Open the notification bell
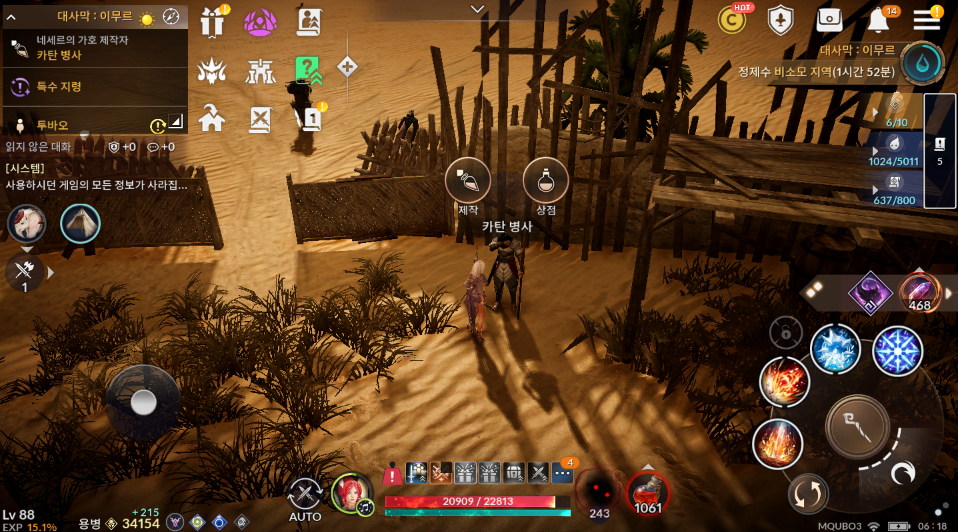 tap(878, 21)
